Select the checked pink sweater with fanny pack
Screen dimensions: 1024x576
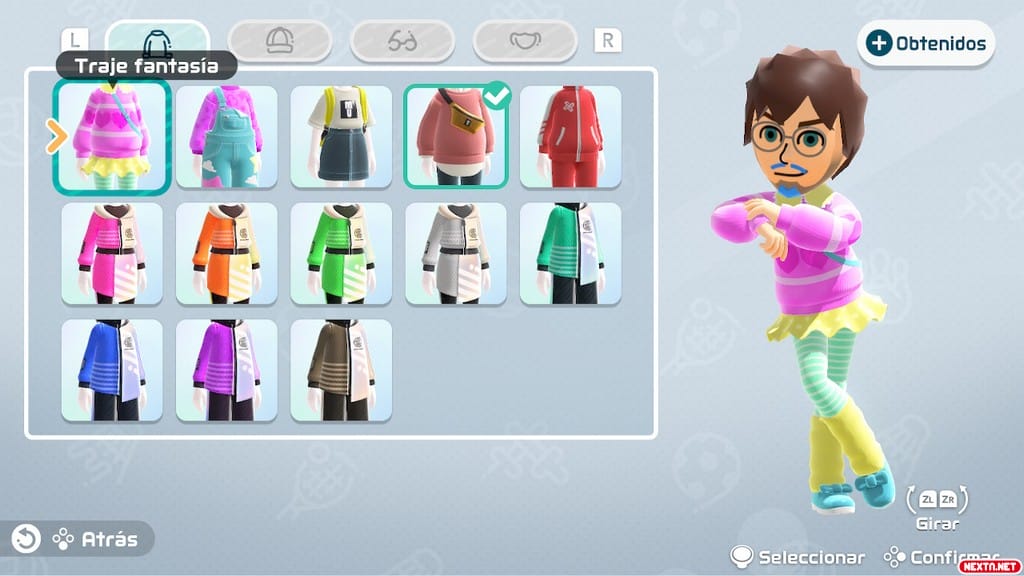click(x=456, y=137)
